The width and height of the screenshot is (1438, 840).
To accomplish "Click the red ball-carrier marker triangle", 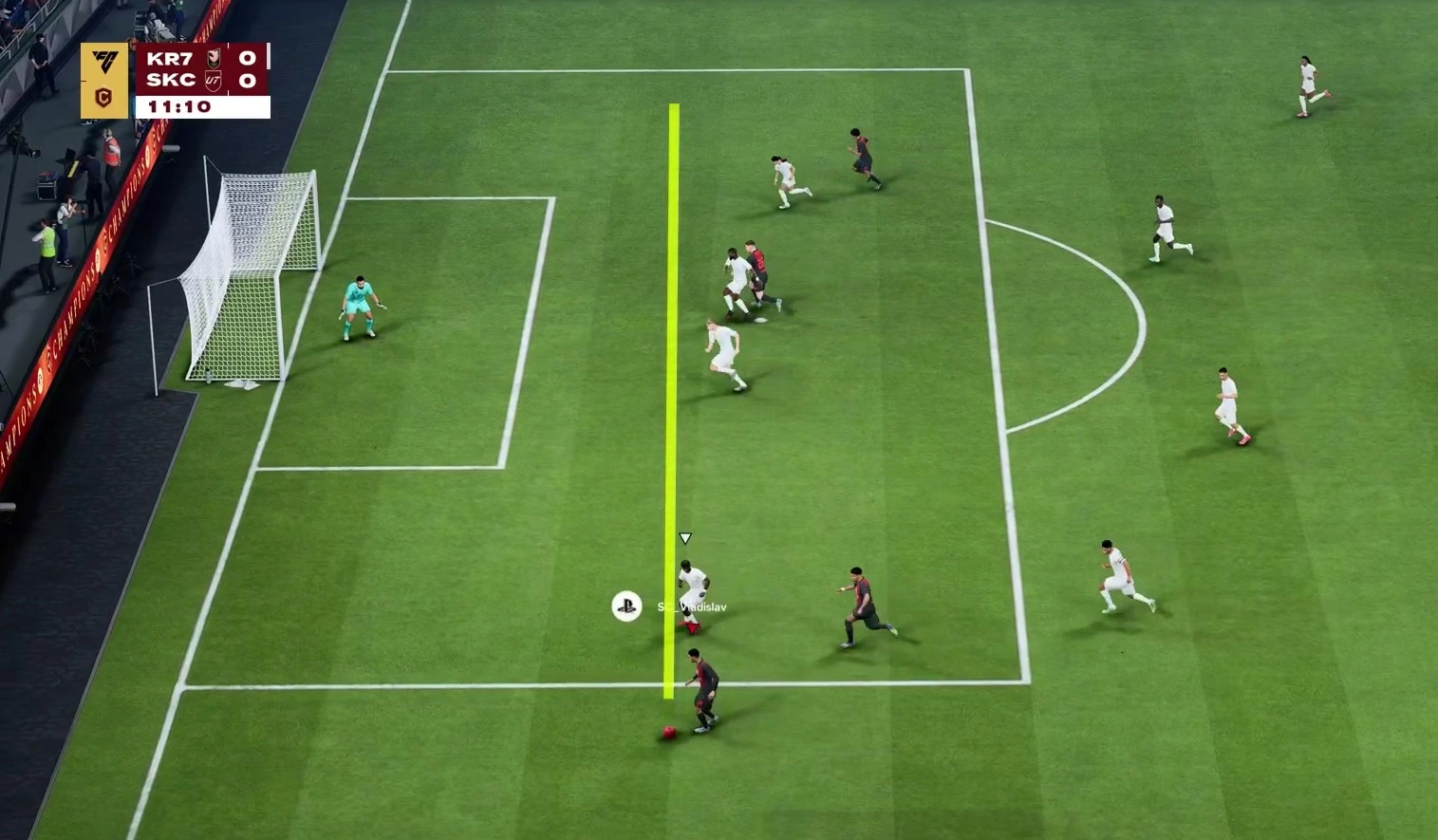I will point(692,626).
